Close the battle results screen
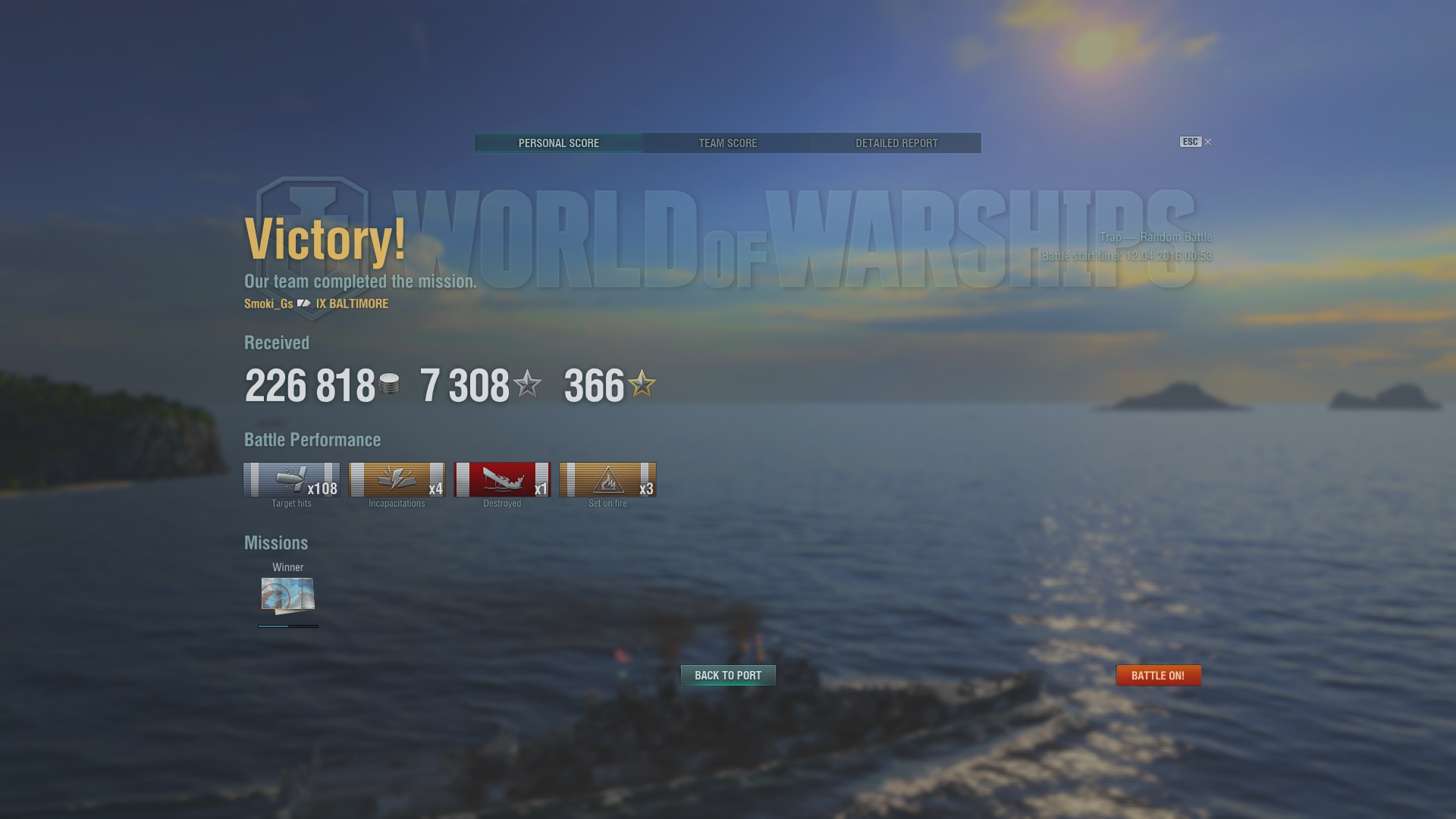The image size is (1456, 819). click(x=1207, y=142)
